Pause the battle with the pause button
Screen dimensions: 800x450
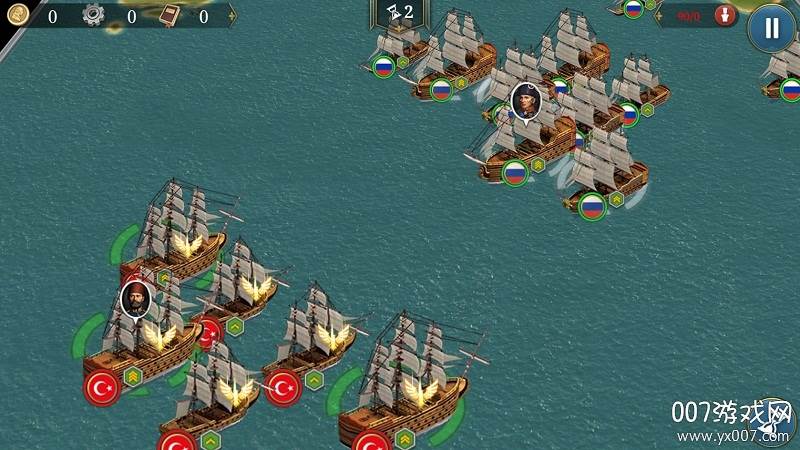pos(771,27)
